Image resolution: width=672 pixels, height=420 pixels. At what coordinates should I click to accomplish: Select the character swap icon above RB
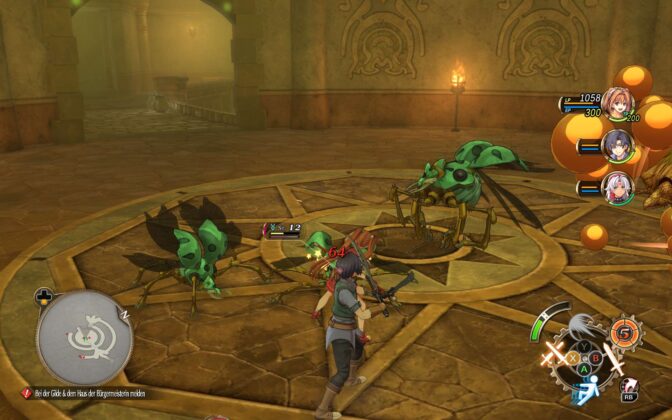click(630, 384)
